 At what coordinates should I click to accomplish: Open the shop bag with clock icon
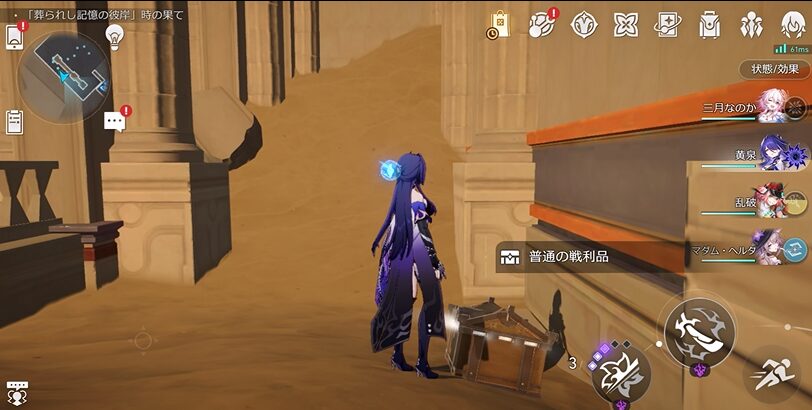[499, 25]
